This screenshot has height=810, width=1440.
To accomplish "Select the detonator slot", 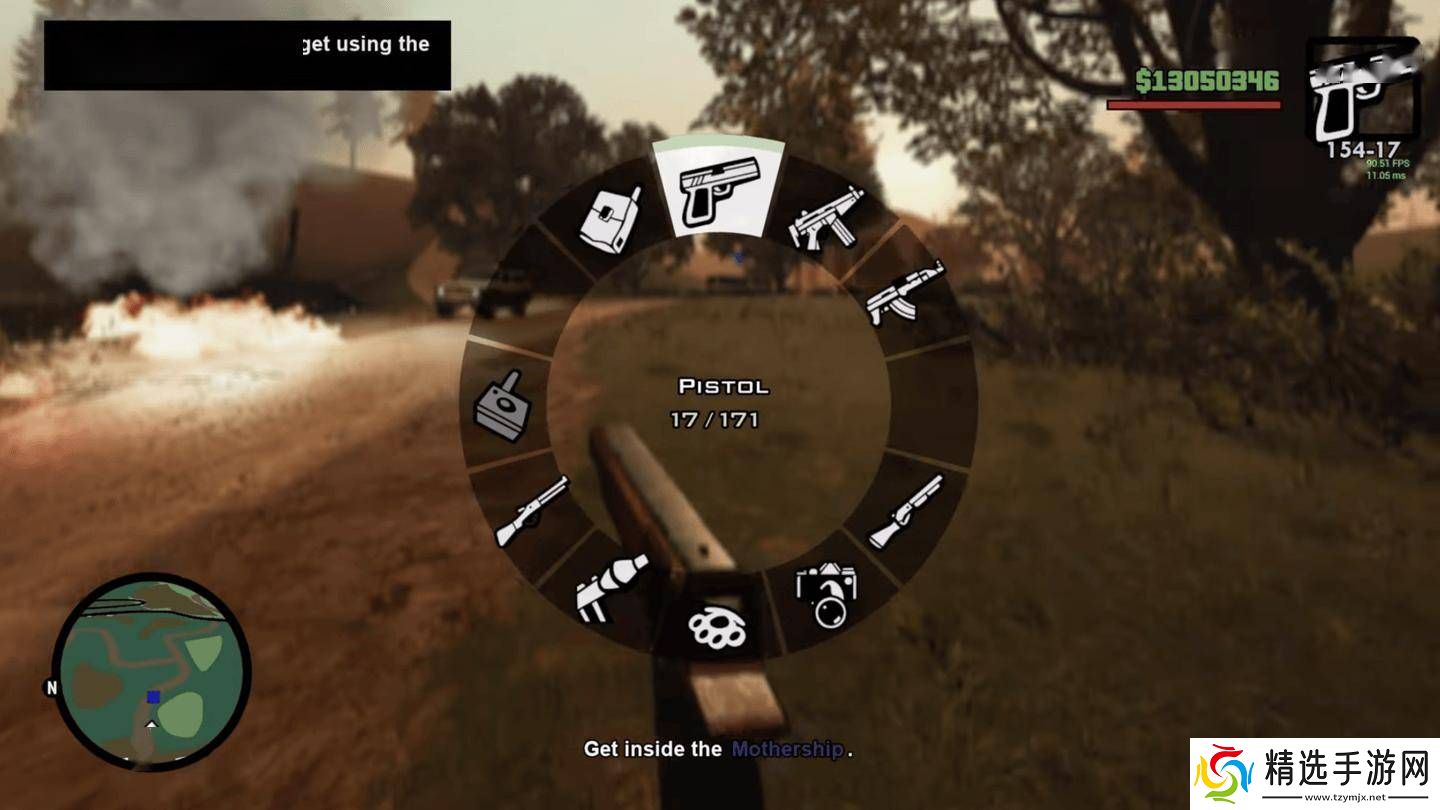I will (x=501, y=407).
